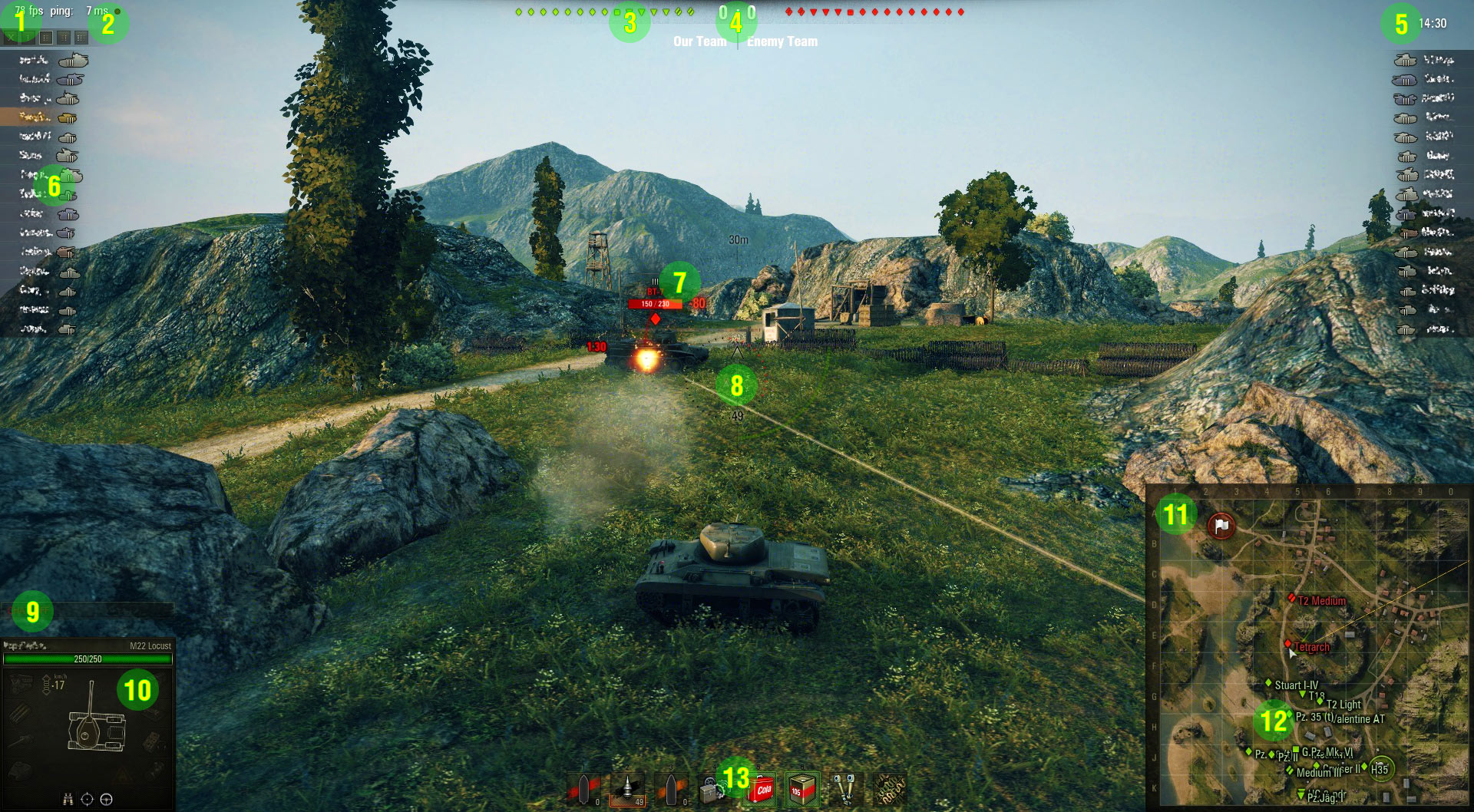Activate the 105-octane gasoline canister
This screenshot has width=1474, height=812.
801,790
